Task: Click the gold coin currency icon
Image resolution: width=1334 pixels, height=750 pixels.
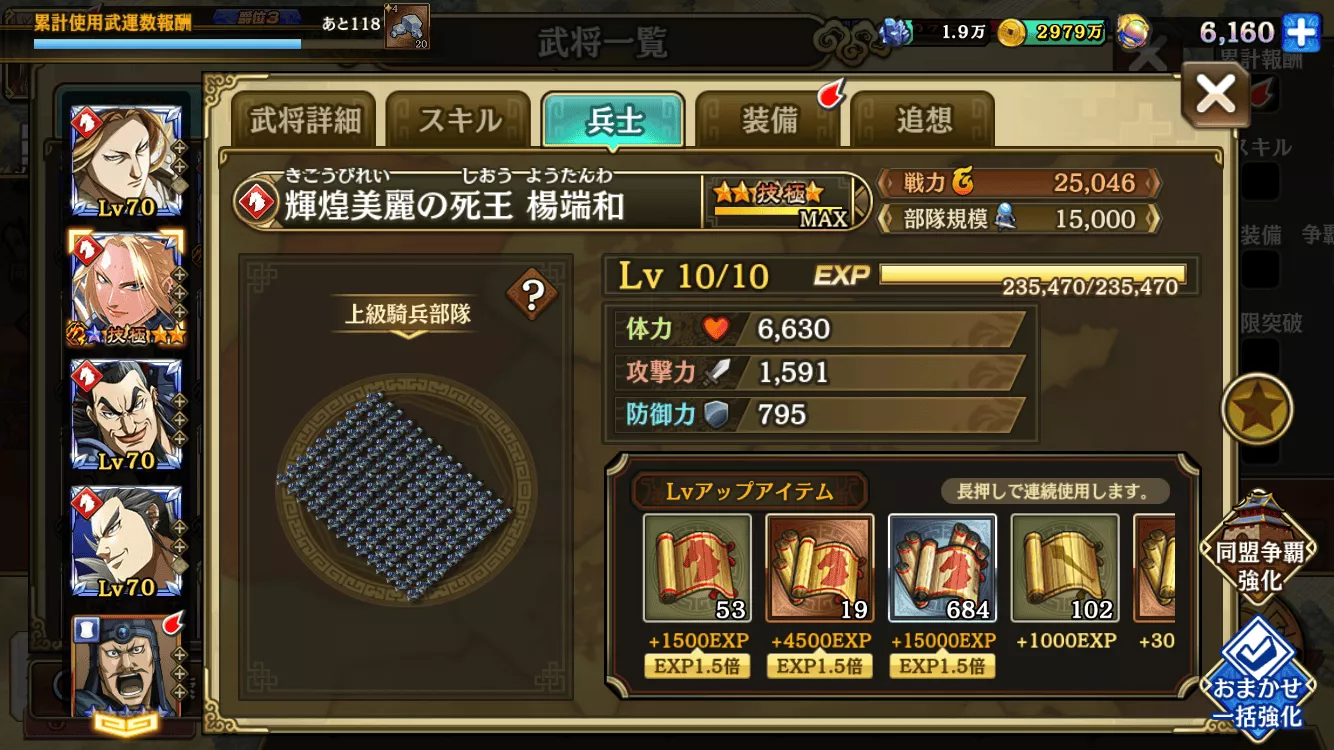Action: coord(1013,31)
